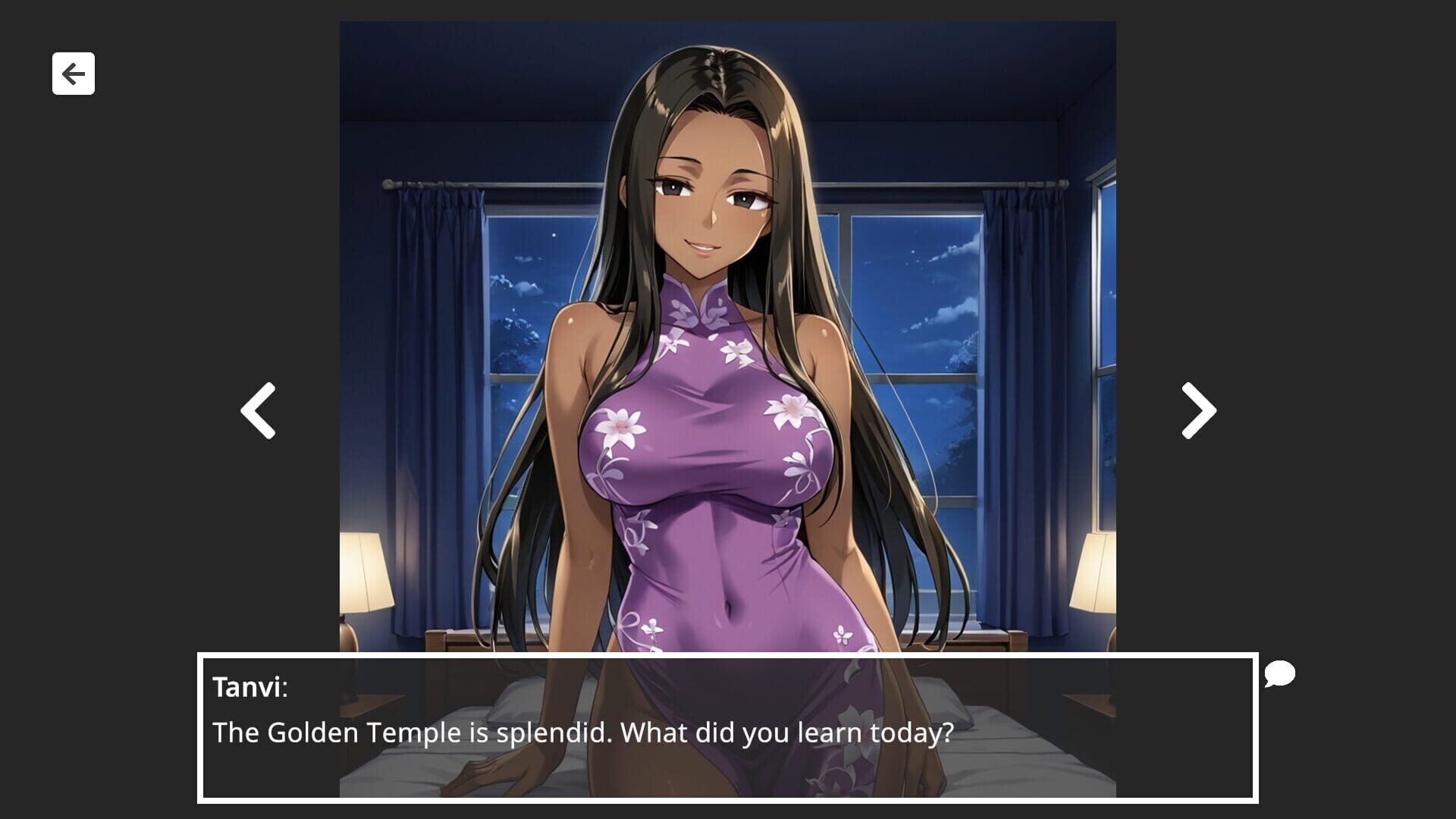Click the dialogue text line
The width and height of the screenshot is (1456, 819).
pos(584,733)
